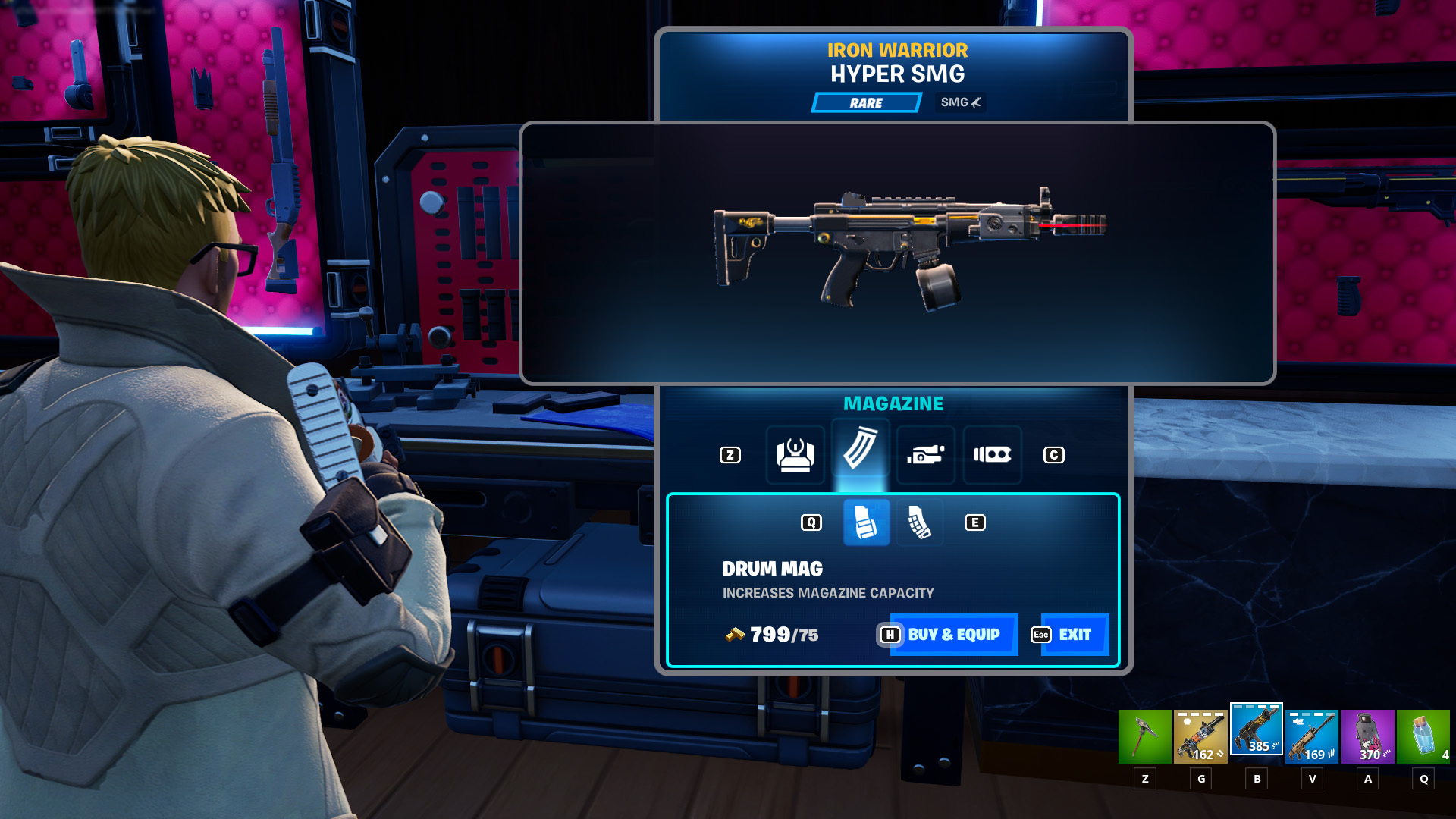Choose the barrel muzzle mod category
Image resolution: width=1456 pixels, height=819 pixels.
point(992,455)
